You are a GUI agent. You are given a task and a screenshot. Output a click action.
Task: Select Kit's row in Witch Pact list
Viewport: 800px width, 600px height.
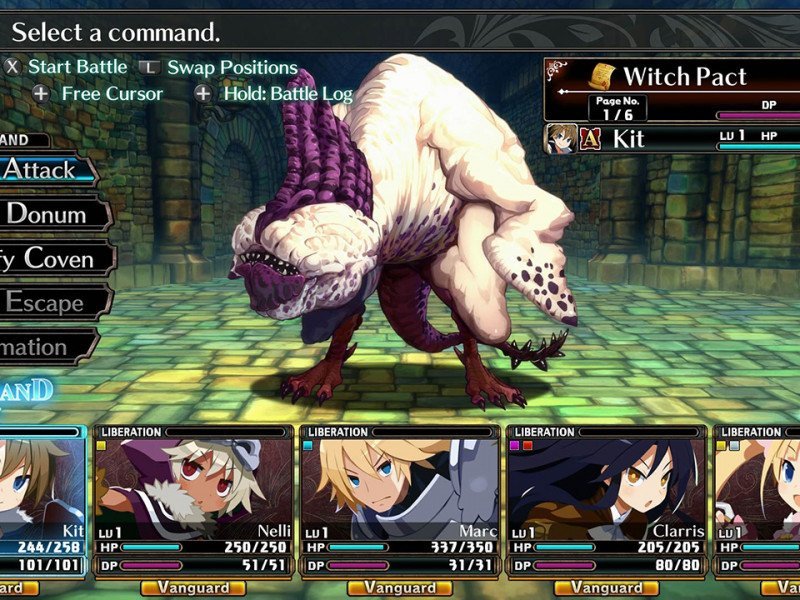(x=672, y=138)
